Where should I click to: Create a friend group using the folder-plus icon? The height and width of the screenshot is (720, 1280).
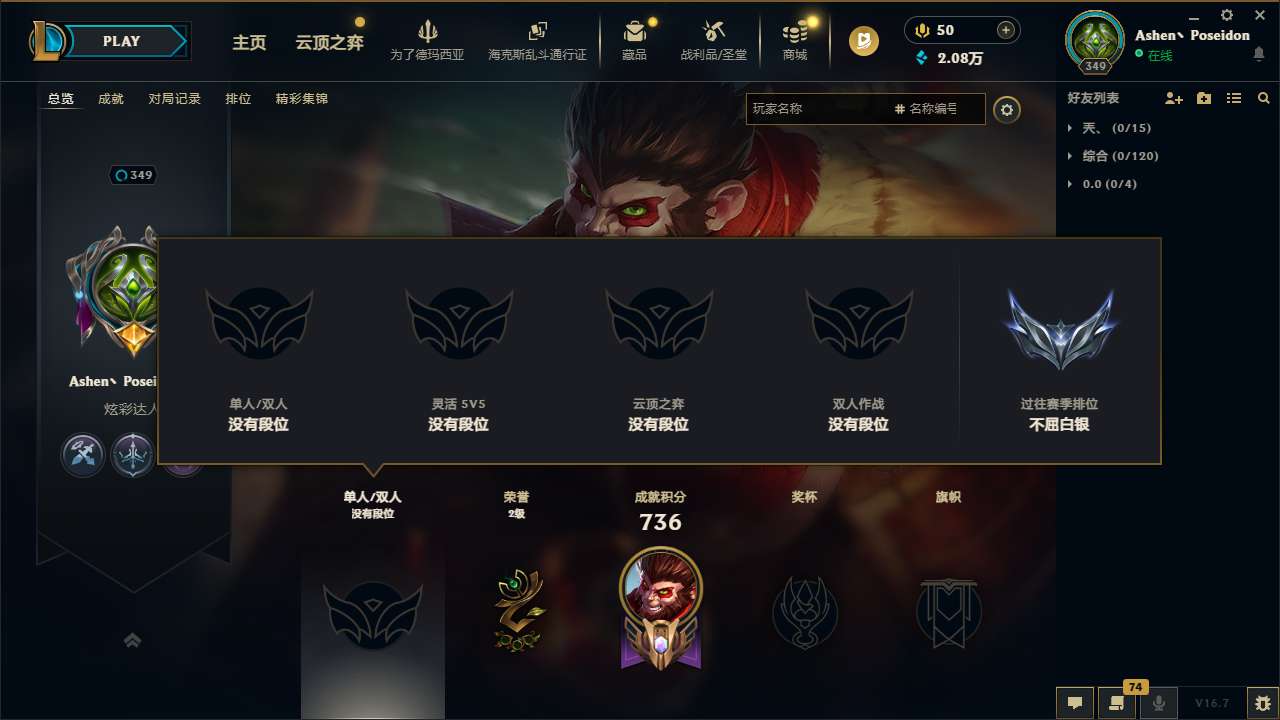1202,98
